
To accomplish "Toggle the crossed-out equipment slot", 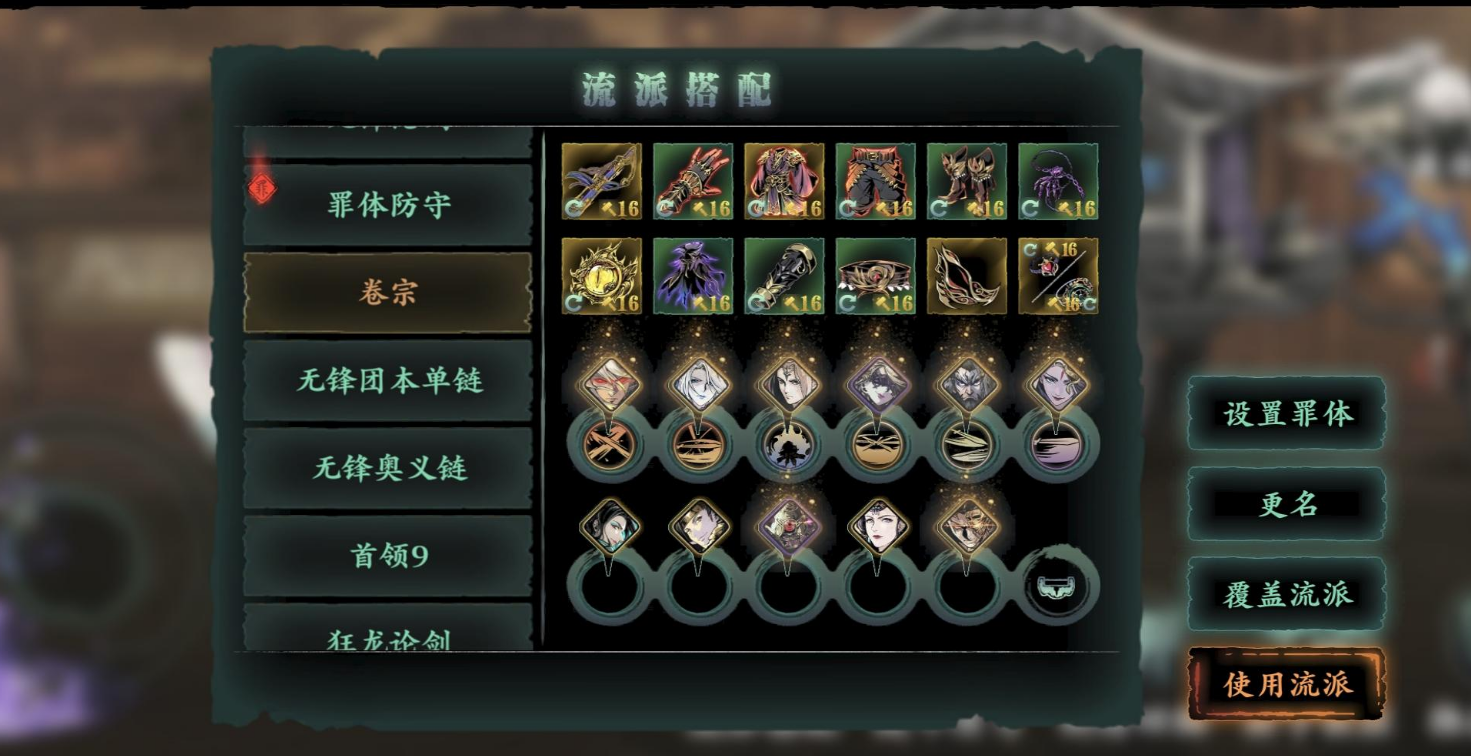I will coord(1057,275).
